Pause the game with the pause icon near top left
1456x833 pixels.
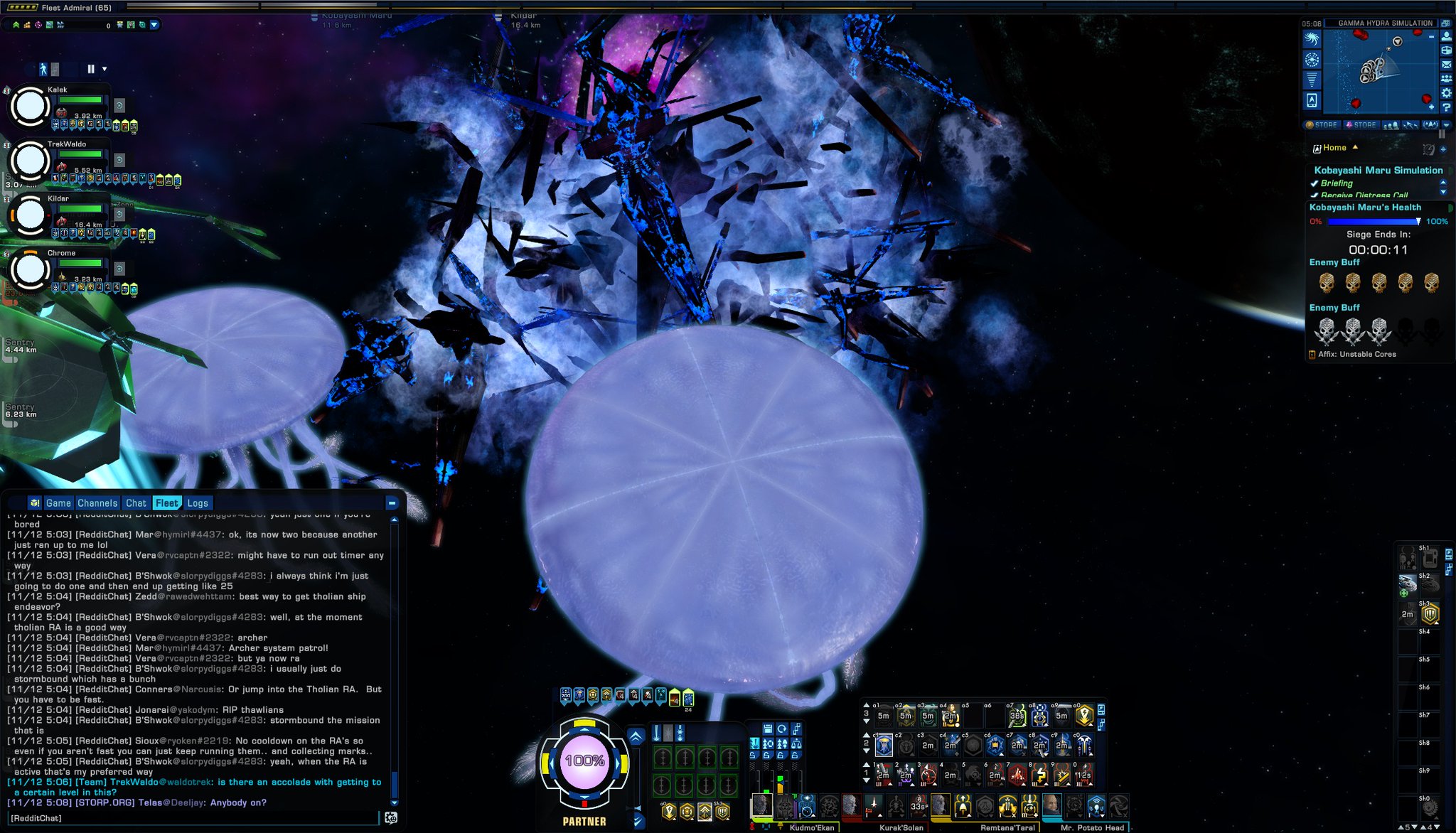point(90,69)
